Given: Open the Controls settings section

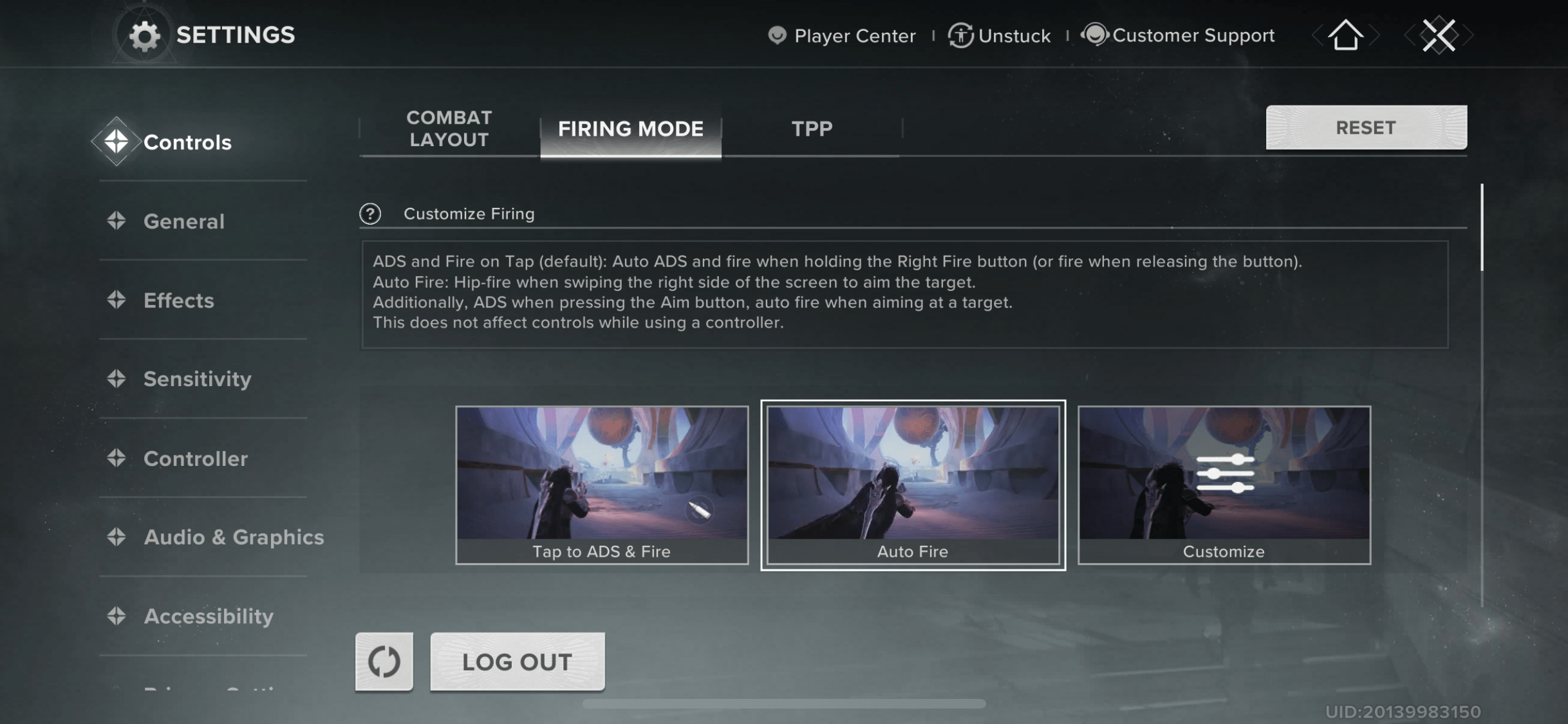Looking at the screenshot, I should pos(186,142).
